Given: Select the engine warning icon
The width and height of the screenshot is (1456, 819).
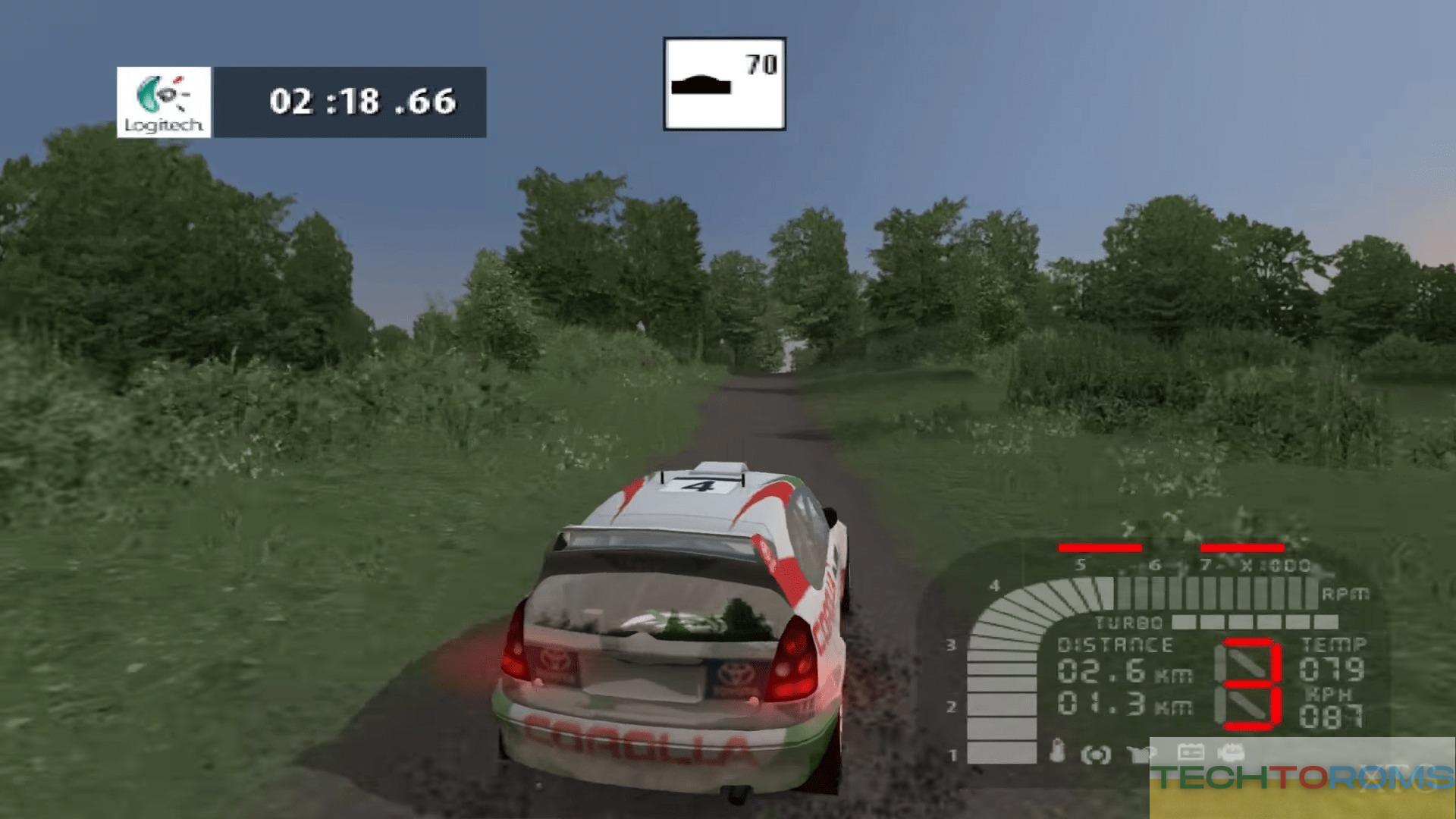Looking at the screenshot, I should coord(1230,753).
